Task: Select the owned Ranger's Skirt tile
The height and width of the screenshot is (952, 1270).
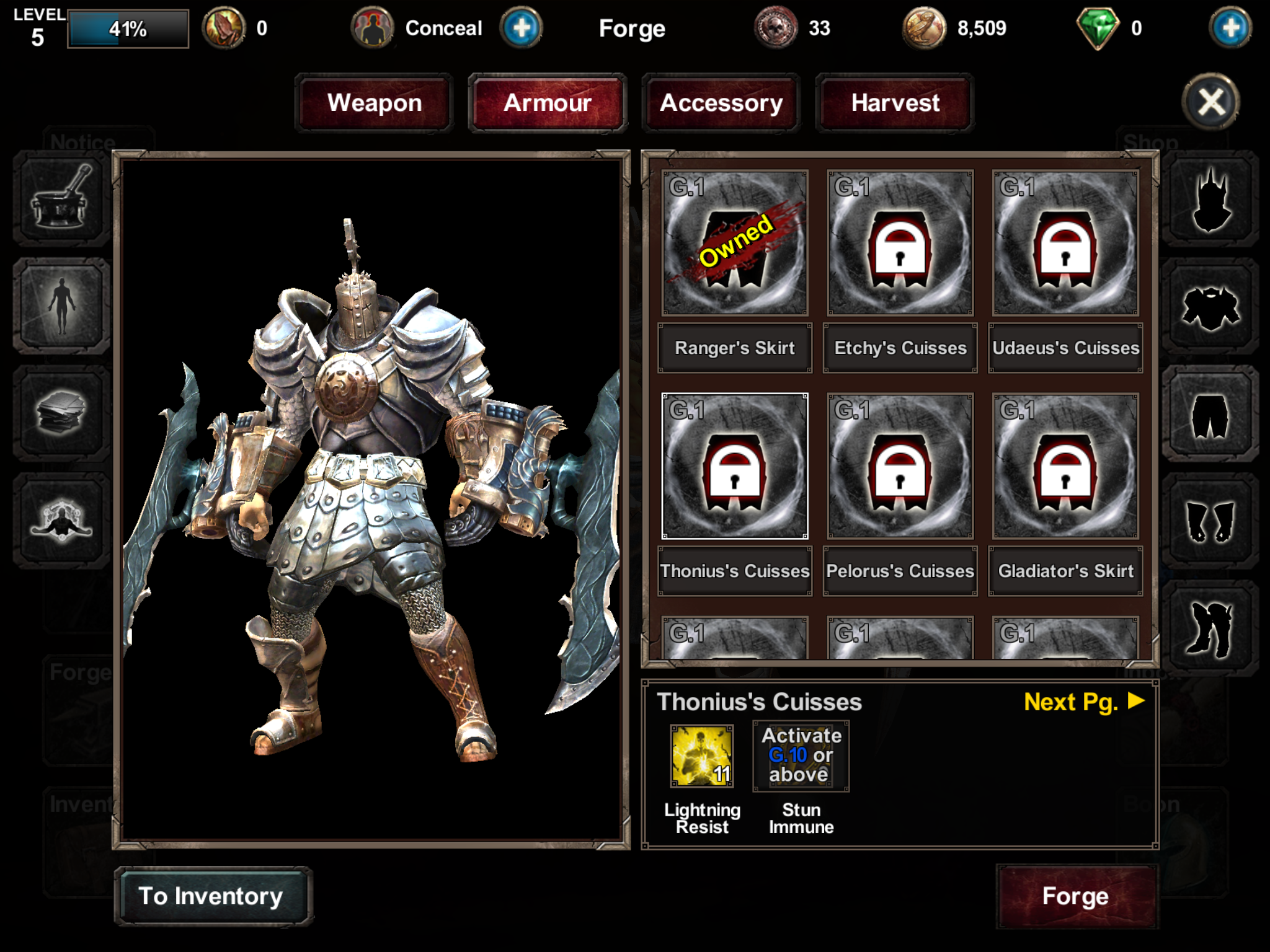Action: pyautogui.click(x=735, y=243)
